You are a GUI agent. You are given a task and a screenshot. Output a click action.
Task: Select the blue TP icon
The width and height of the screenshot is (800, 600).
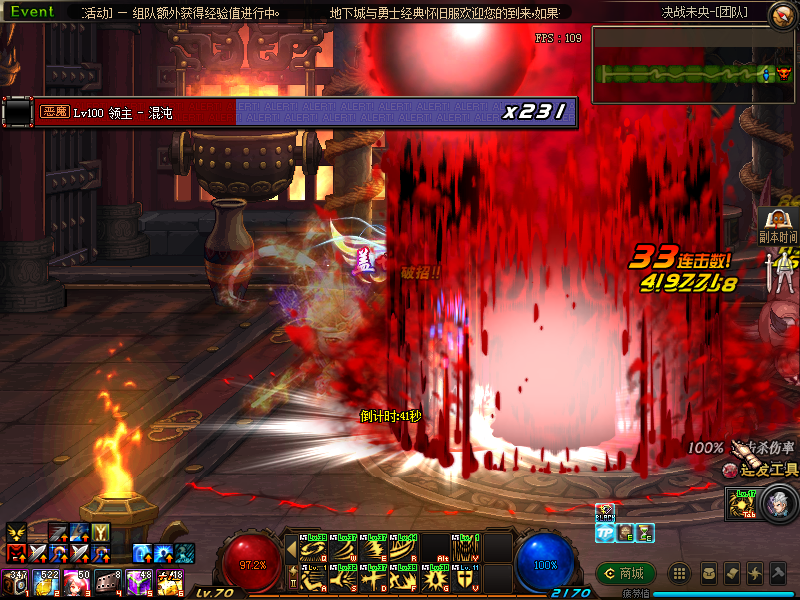(605, 533)
